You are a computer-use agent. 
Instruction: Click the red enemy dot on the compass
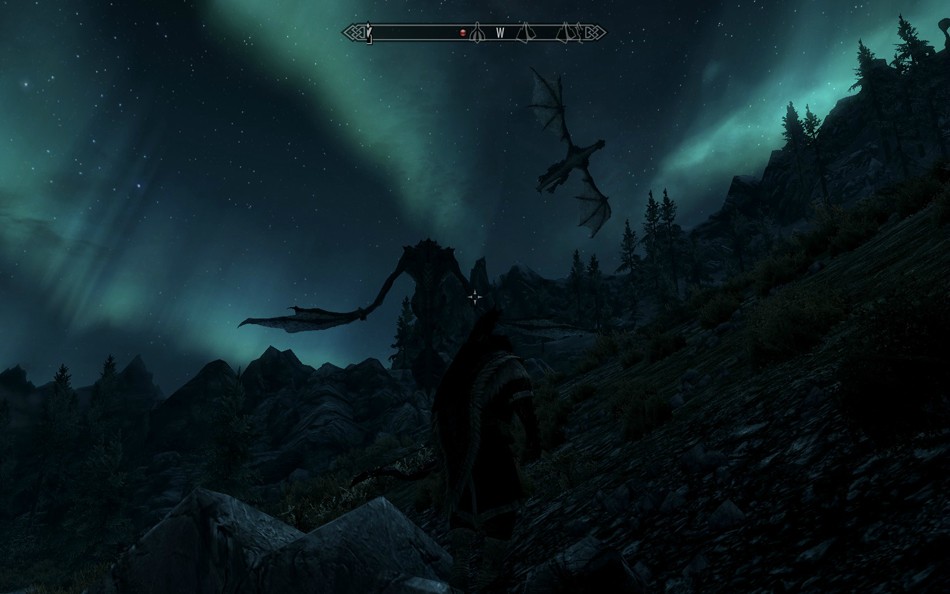click(x=463, y=33)
